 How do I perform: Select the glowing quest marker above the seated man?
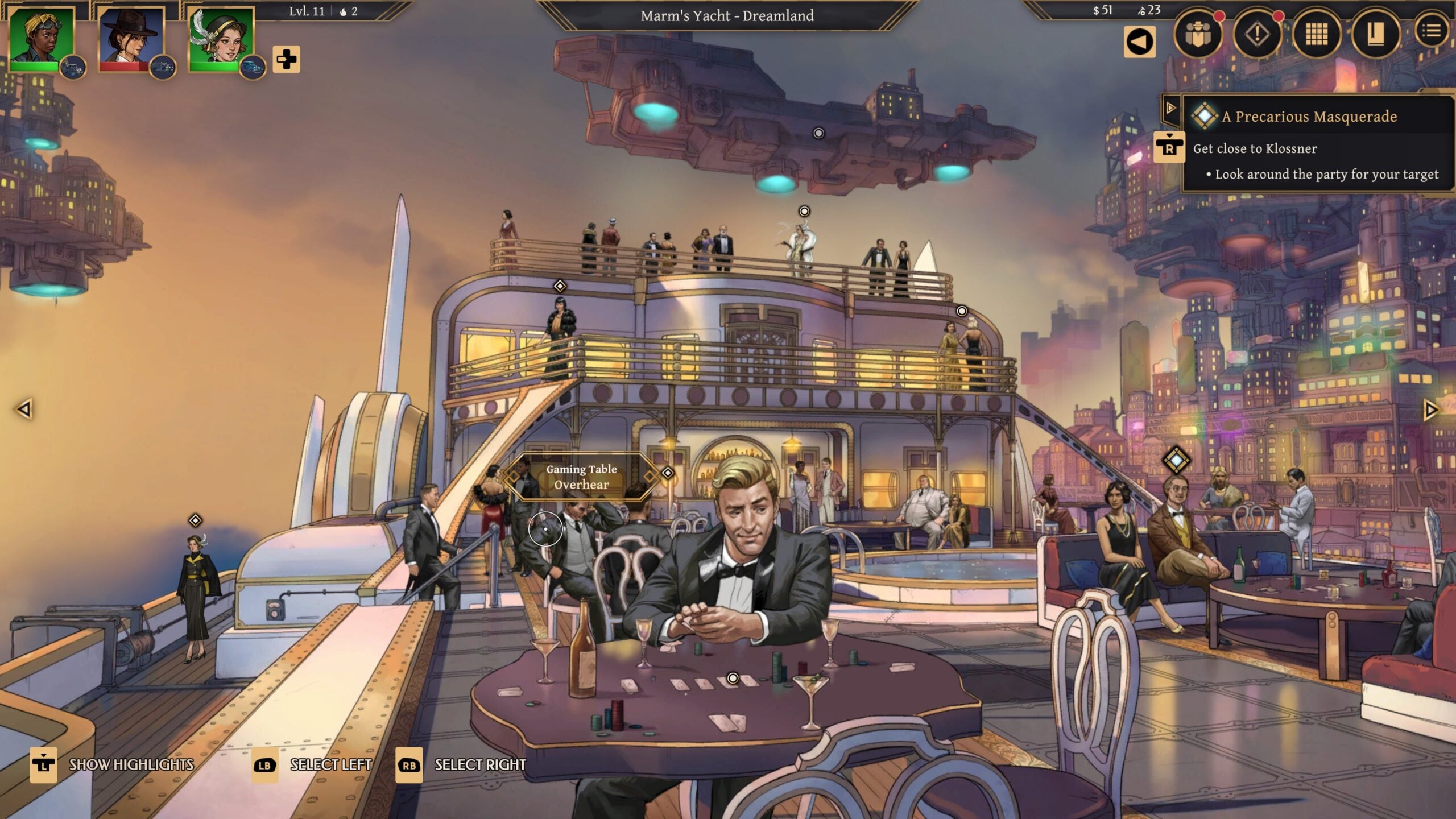pos(1176,460)
